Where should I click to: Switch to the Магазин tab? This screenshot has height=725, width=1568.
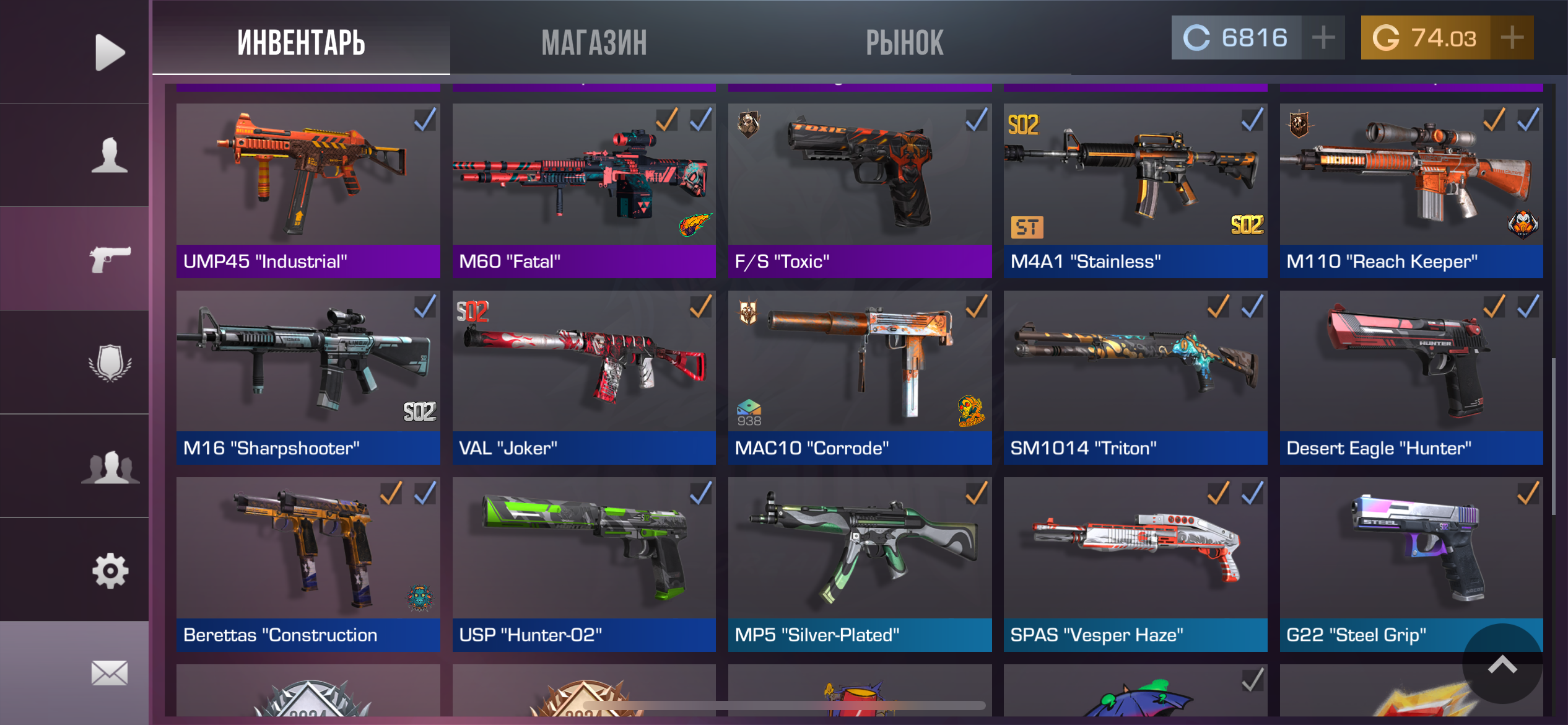594,42
